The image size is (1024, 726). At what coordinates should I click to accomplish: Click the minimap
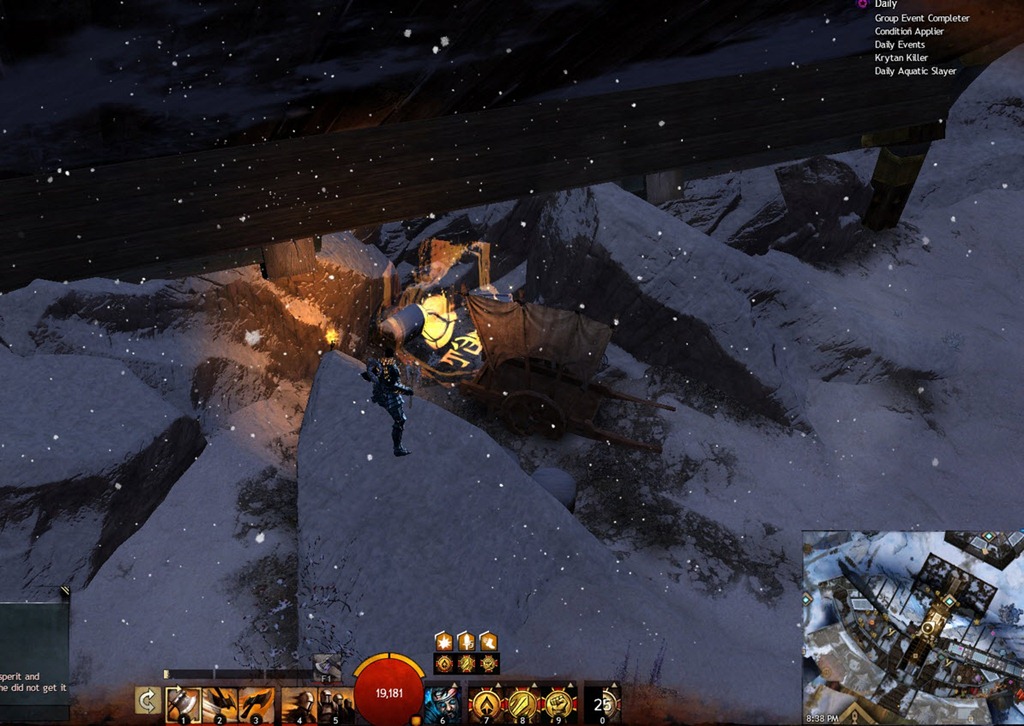coord(912,625)
